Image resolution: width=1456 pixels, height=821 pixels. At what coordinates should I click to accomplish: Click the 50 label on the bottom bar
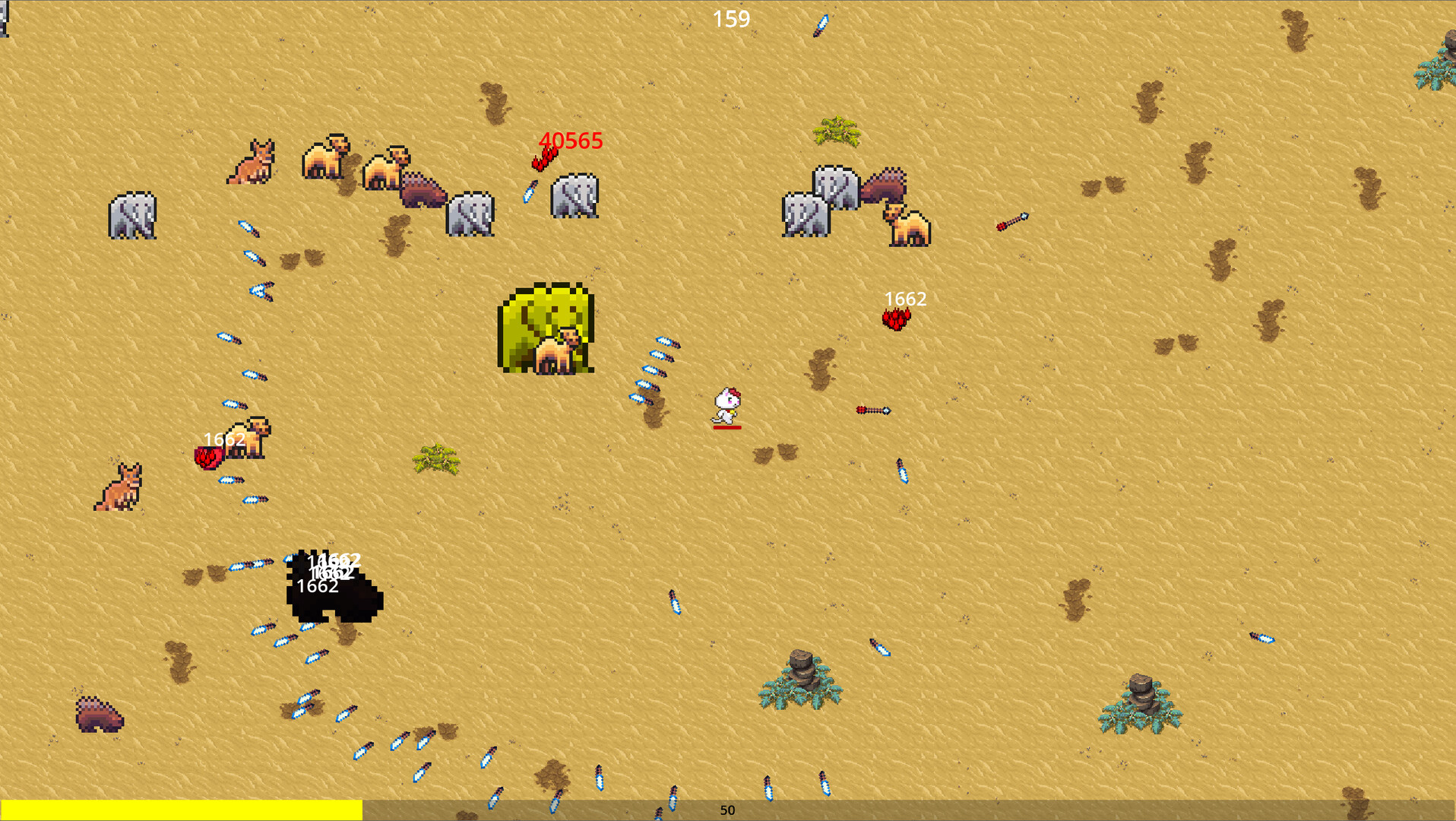(x=727, y=810)
